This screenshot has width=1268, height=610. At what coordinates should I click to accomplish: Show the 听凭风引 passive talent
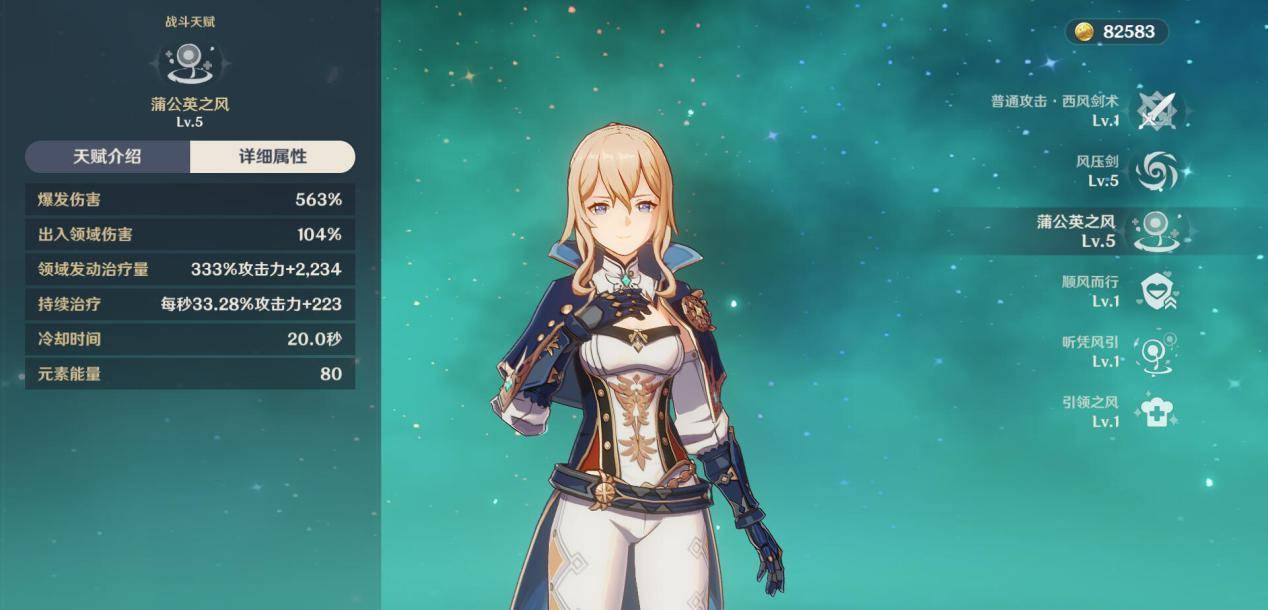coord(1159,352)
